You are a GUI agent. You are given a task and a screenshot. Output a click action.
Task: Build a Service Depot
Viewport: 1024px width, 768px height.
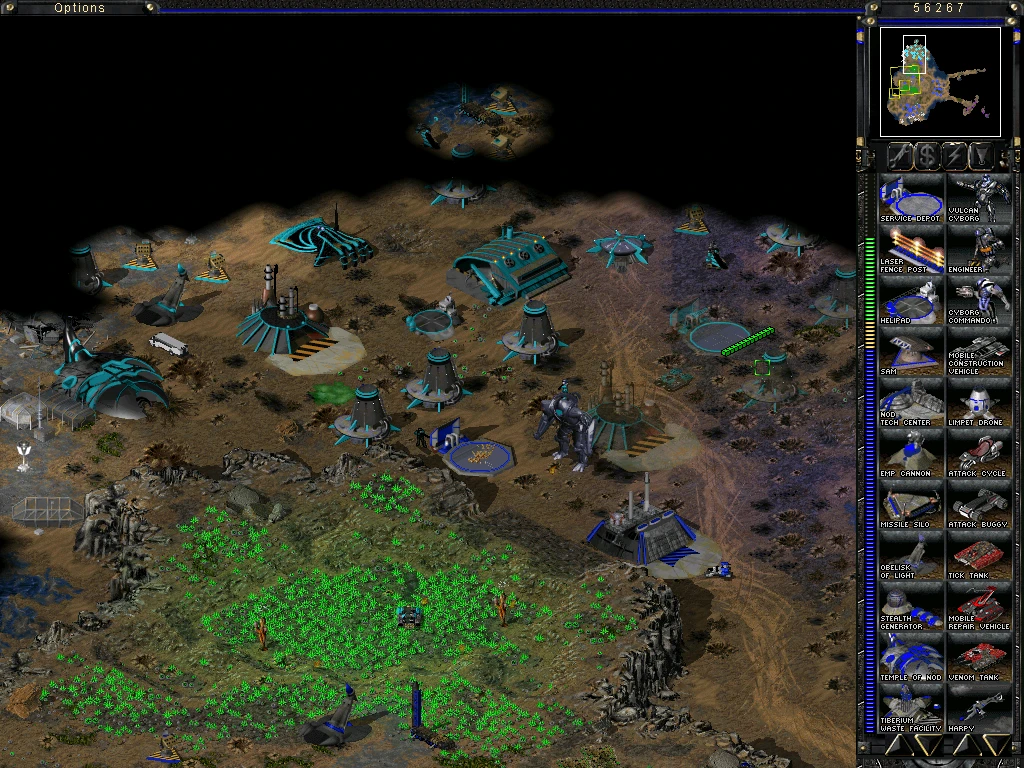[x=911, y=199]
